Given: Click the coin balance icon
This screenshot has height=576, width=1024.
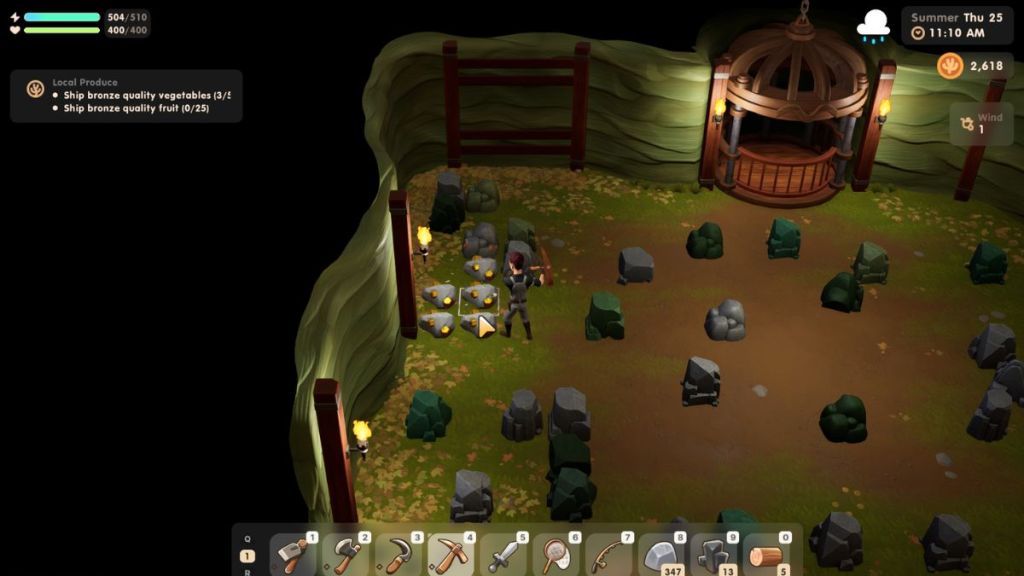Looking at the screenshot, I should pyautogui.click(x=950, y=66).
